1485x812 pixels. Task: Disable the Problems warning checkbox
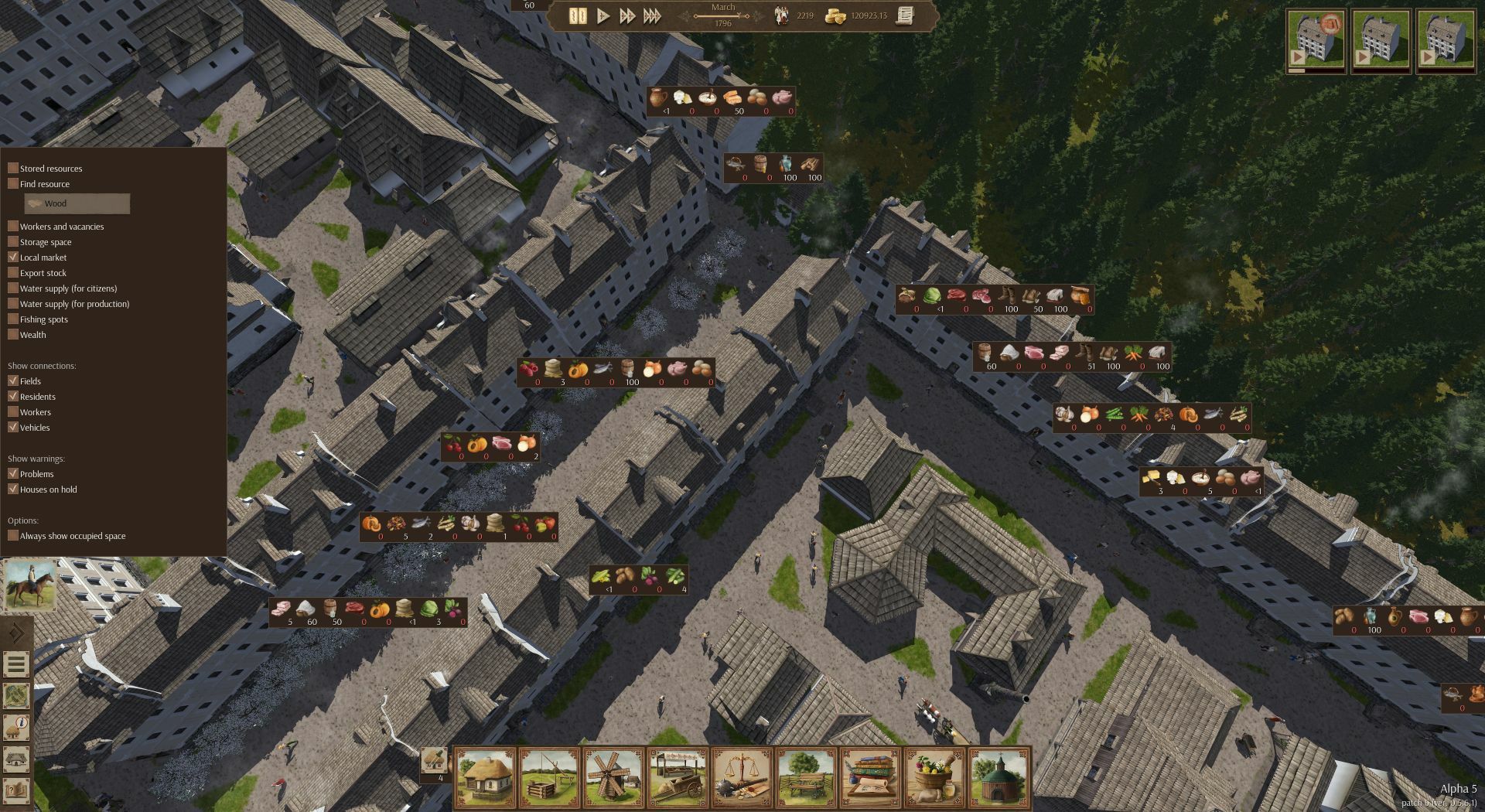pyautogui.click(x=12, y=474)
